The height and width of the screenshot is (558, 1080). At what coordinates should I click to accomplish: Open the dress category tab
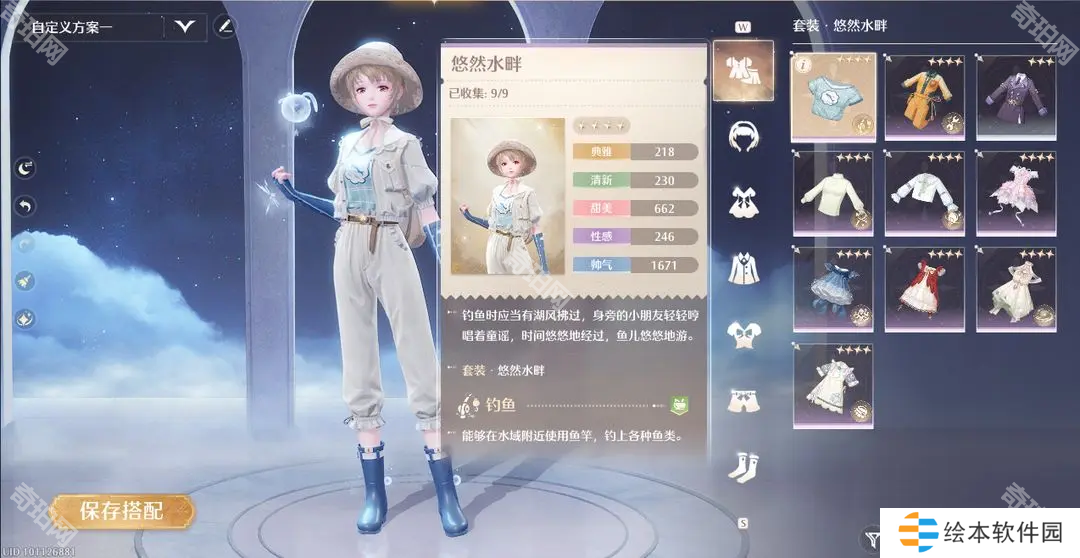tap(742, 200)
